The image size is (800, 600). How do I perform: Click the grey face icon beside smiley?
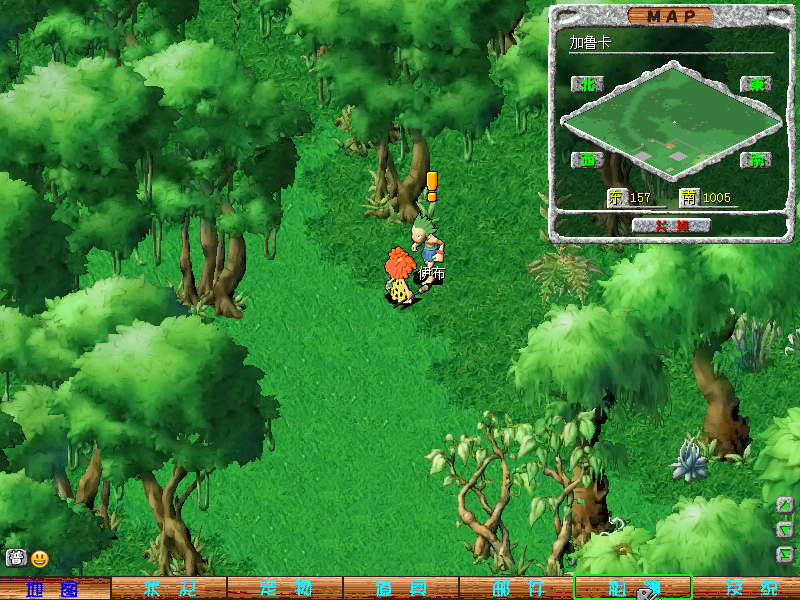tap(16, 559)
